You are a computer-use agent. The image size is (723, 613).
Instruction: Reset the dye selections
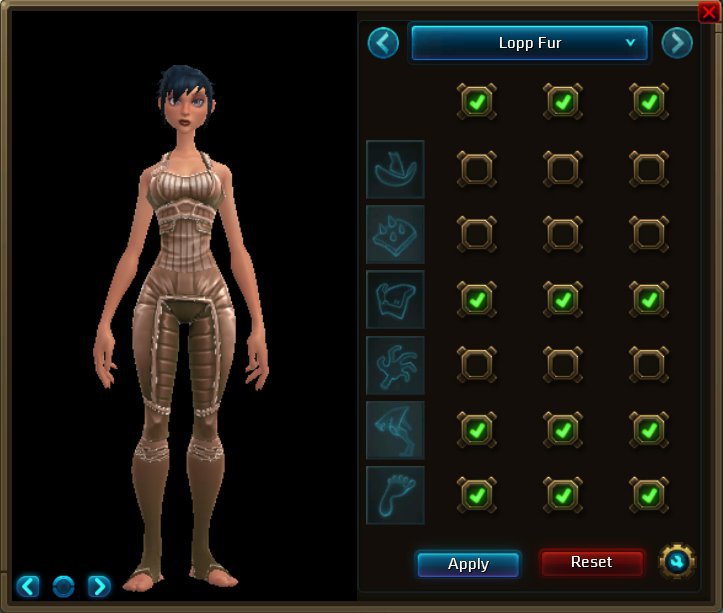(x=591, y=562)
